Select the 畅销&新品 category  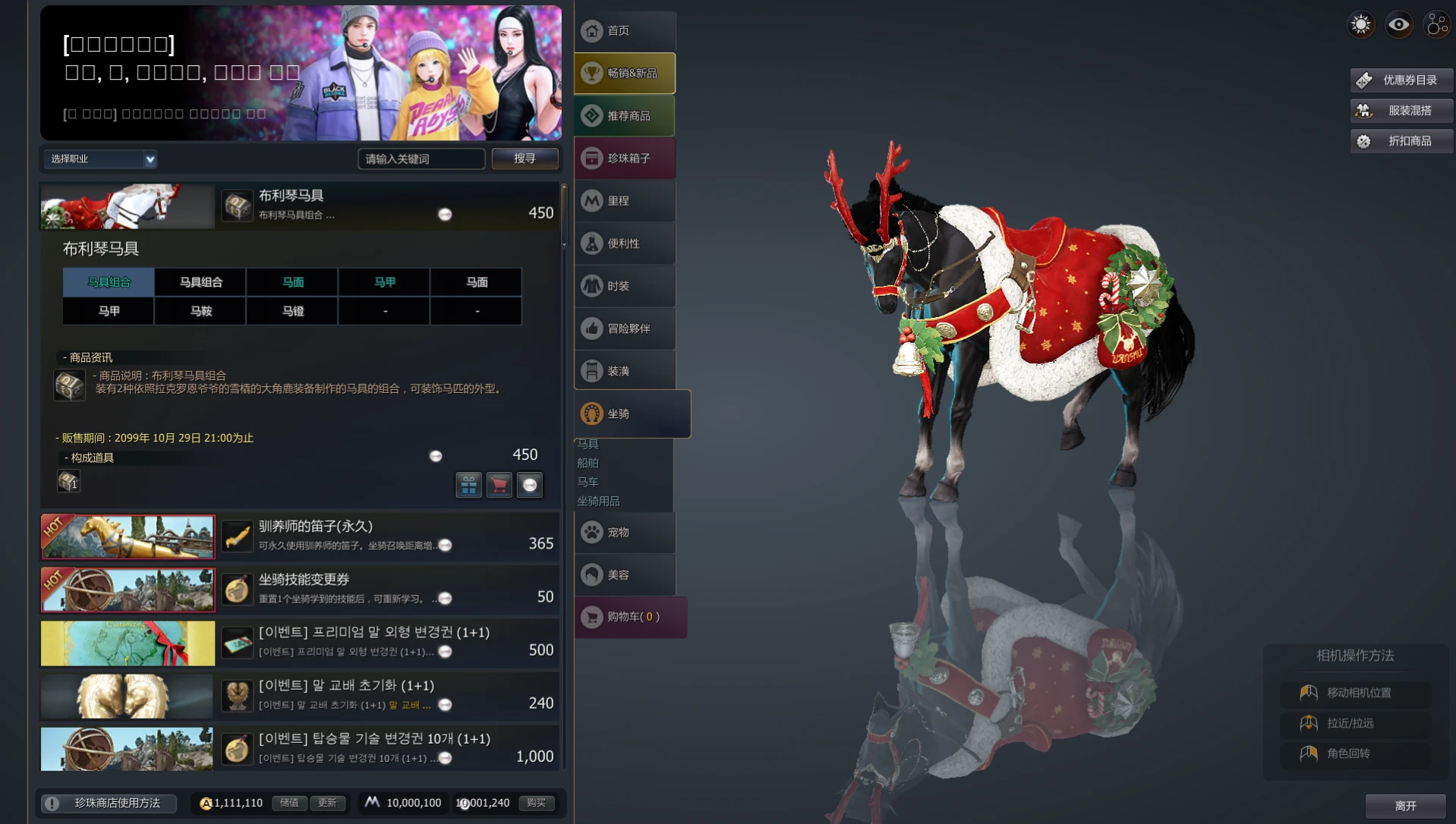[x=625, y=74]
